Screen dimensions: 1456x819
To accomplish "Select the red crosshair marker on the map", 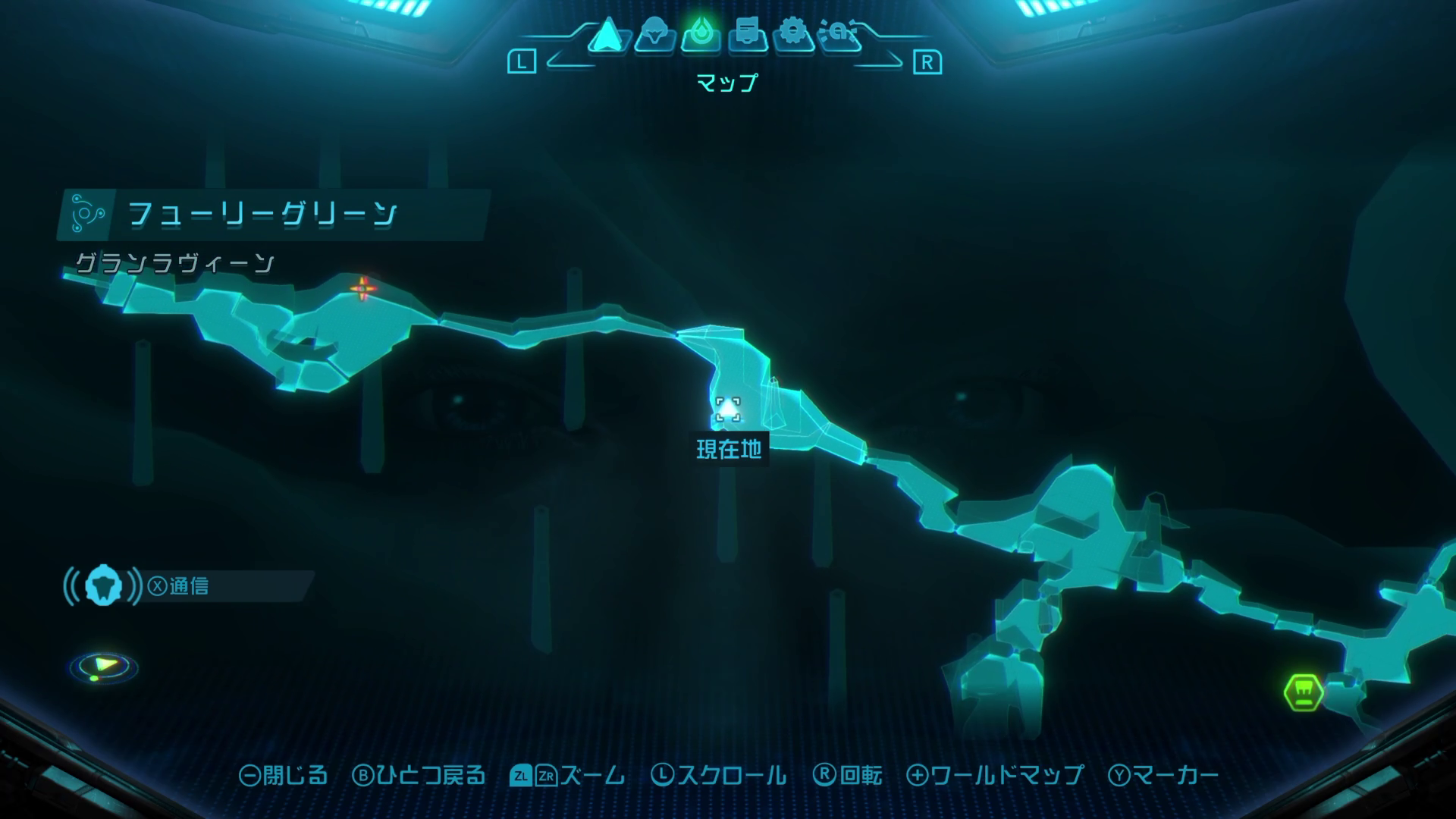I will point(363,287).
